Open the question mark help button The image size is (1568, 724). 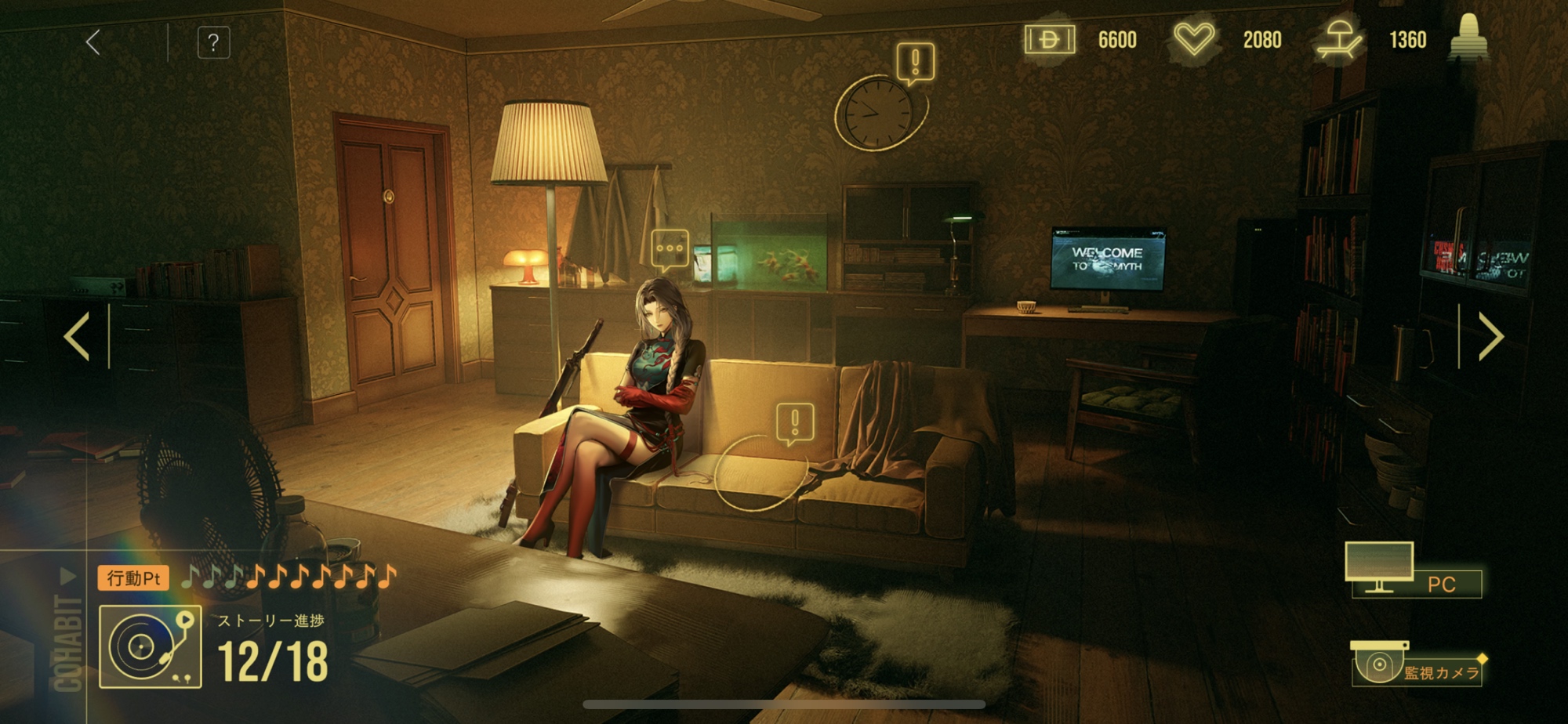point(213,42)
